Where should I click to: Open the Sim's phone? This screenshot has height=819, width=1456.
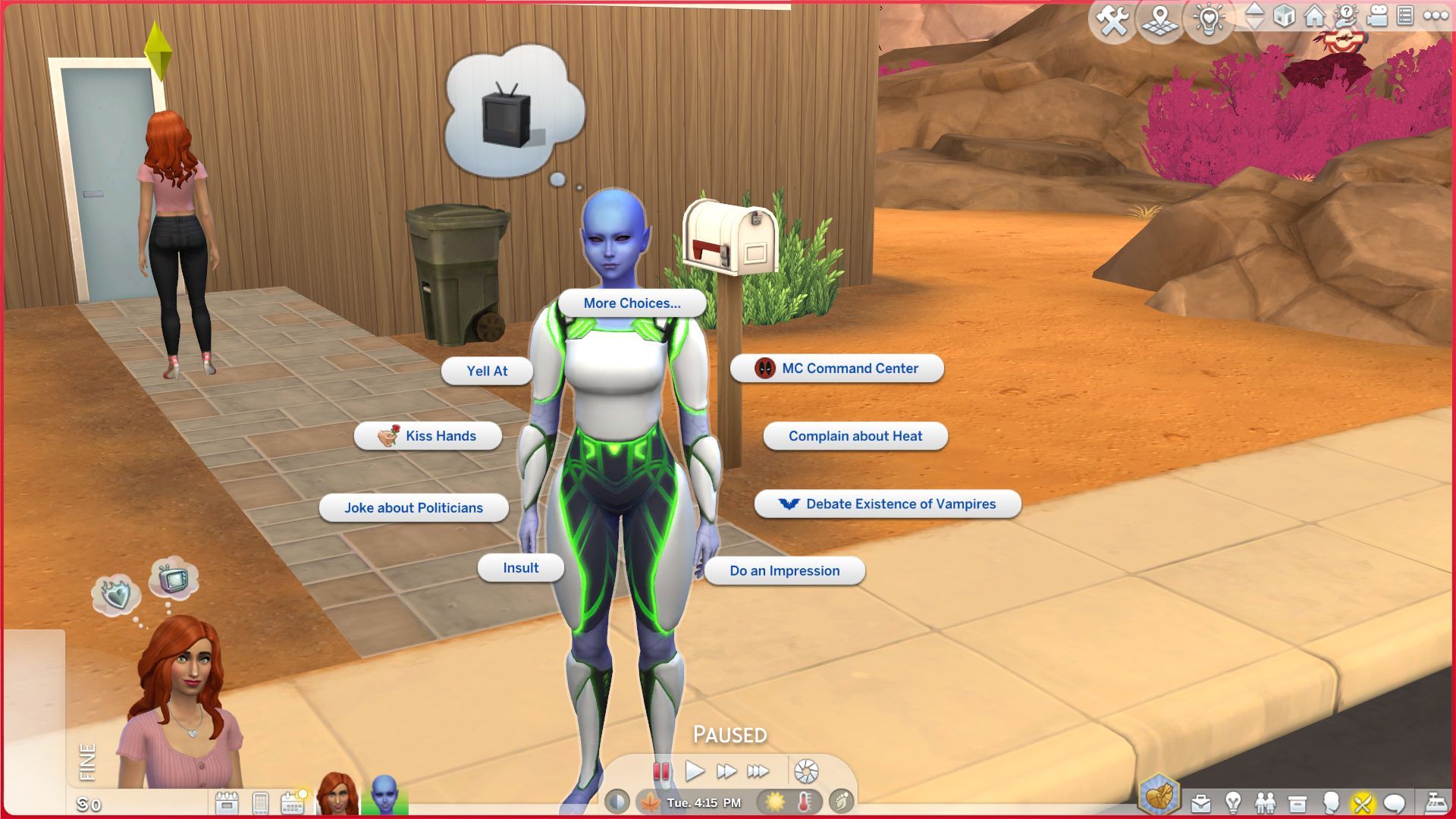[261, 802]
